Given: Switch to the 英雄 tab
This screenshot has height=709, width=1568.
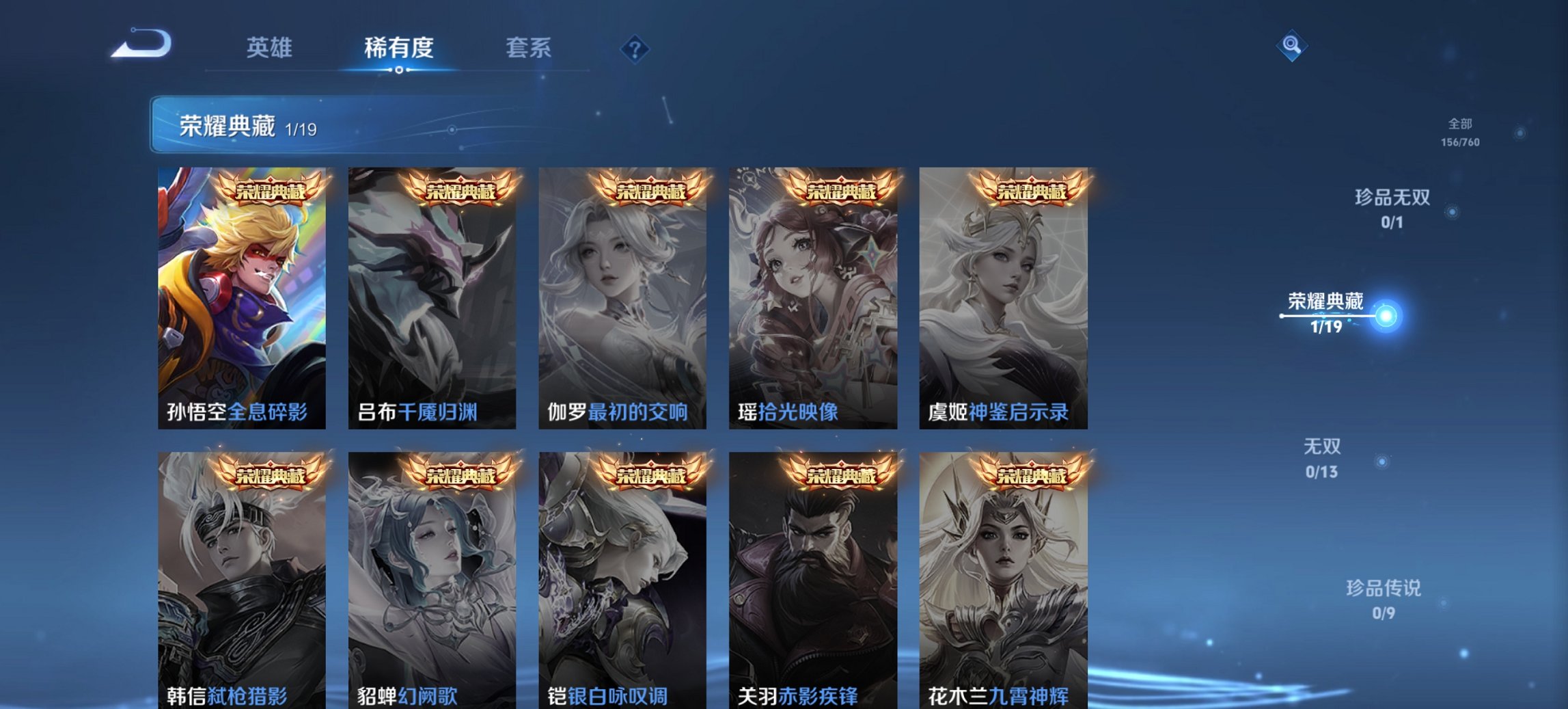Looking at the screenshot, I should 271,48.
